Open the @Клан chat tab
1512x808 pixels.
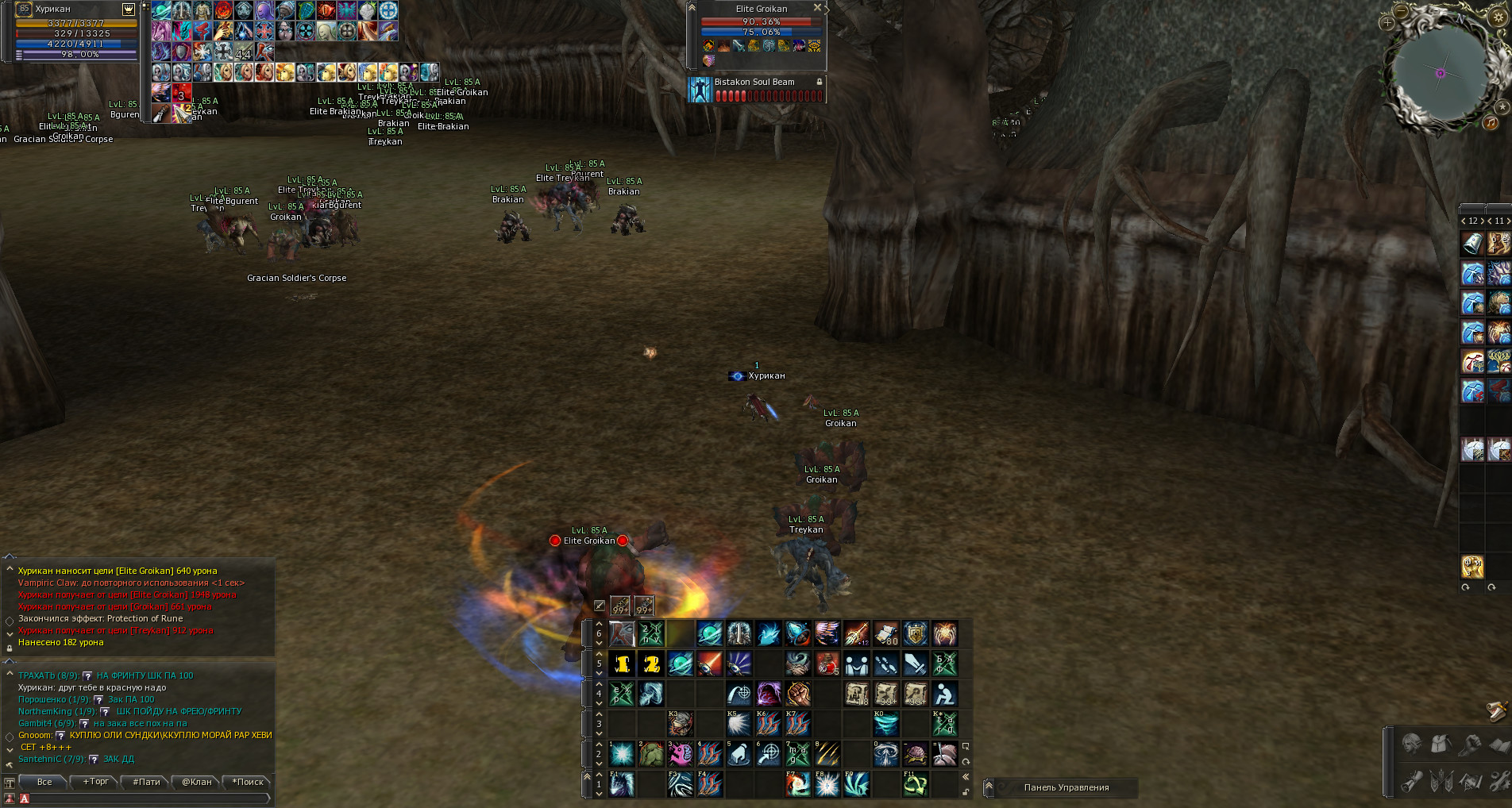click(x=197, y=782)
